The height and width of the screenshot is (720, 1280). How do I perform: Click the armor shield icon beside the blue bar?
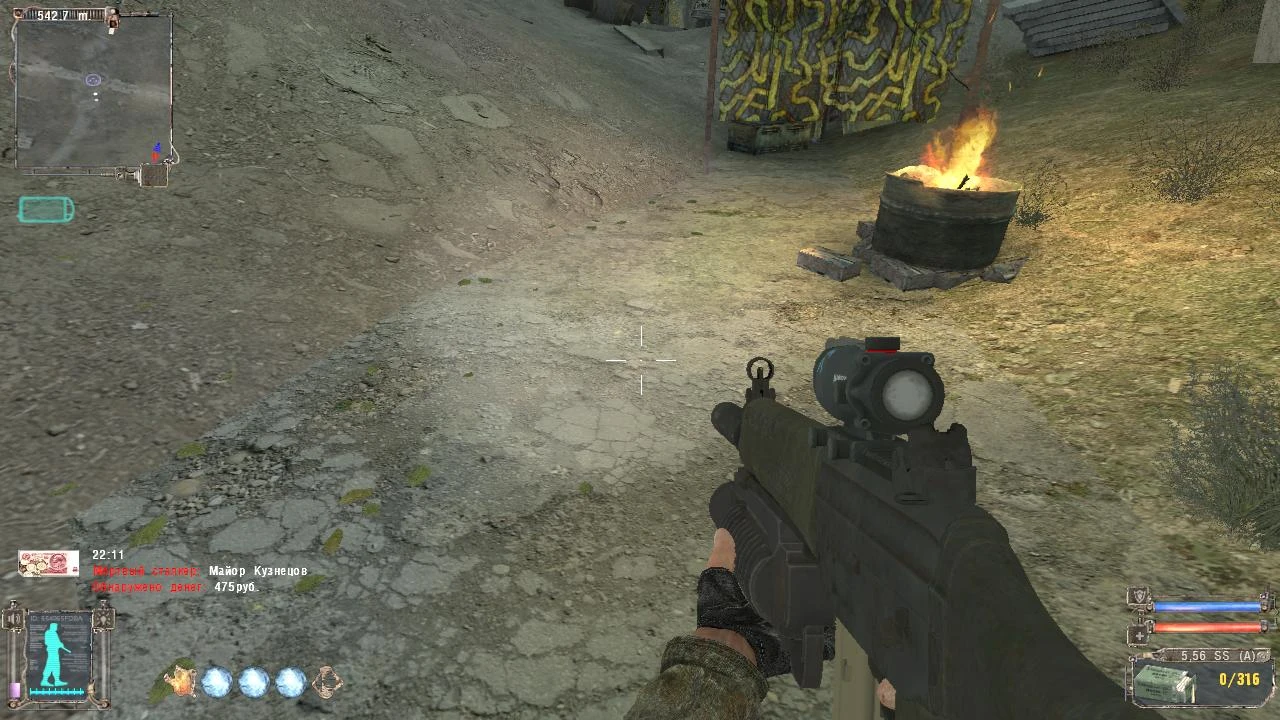[x=1138, y=597]
